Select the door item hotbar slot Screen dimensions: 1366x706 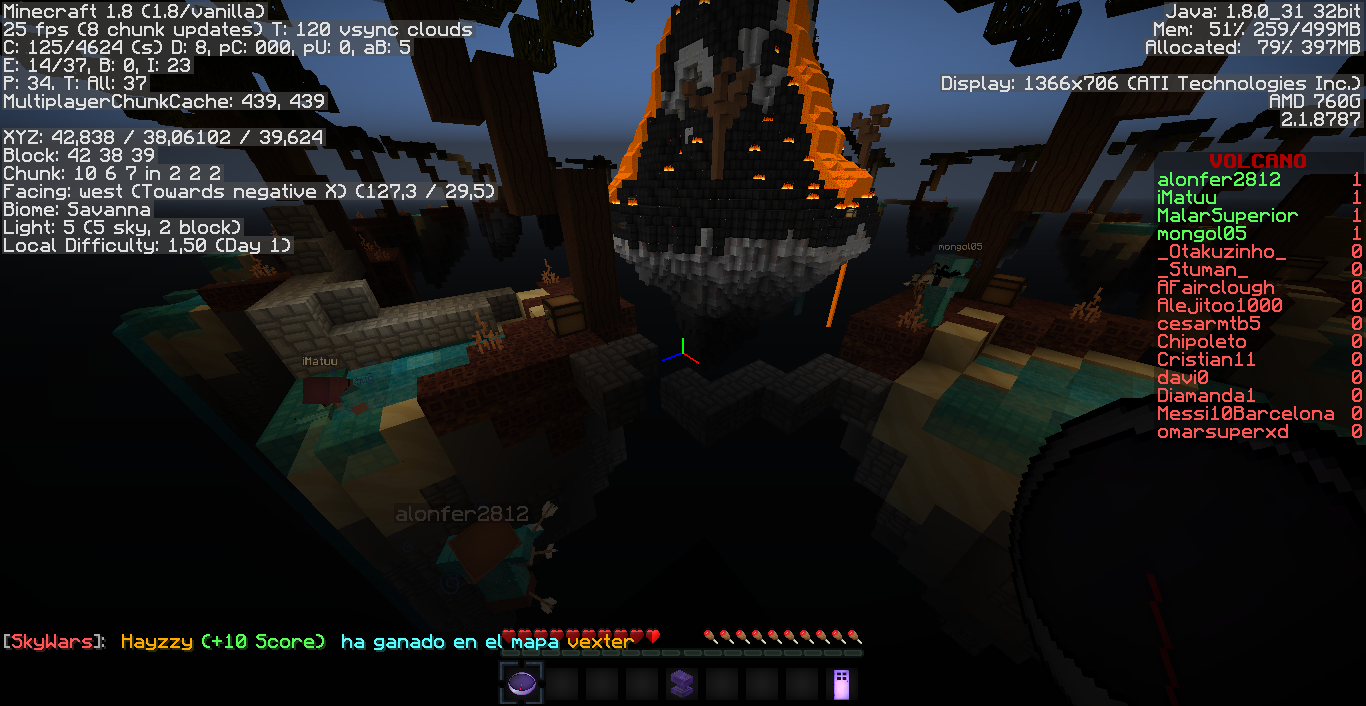coord(841,684)
